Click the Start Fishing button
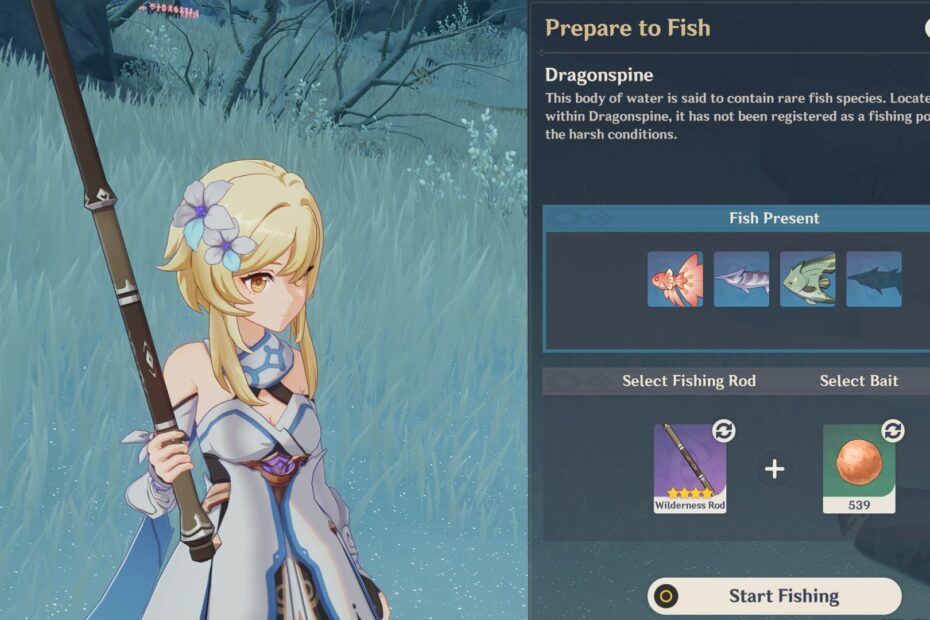 (x=774, y=596)
